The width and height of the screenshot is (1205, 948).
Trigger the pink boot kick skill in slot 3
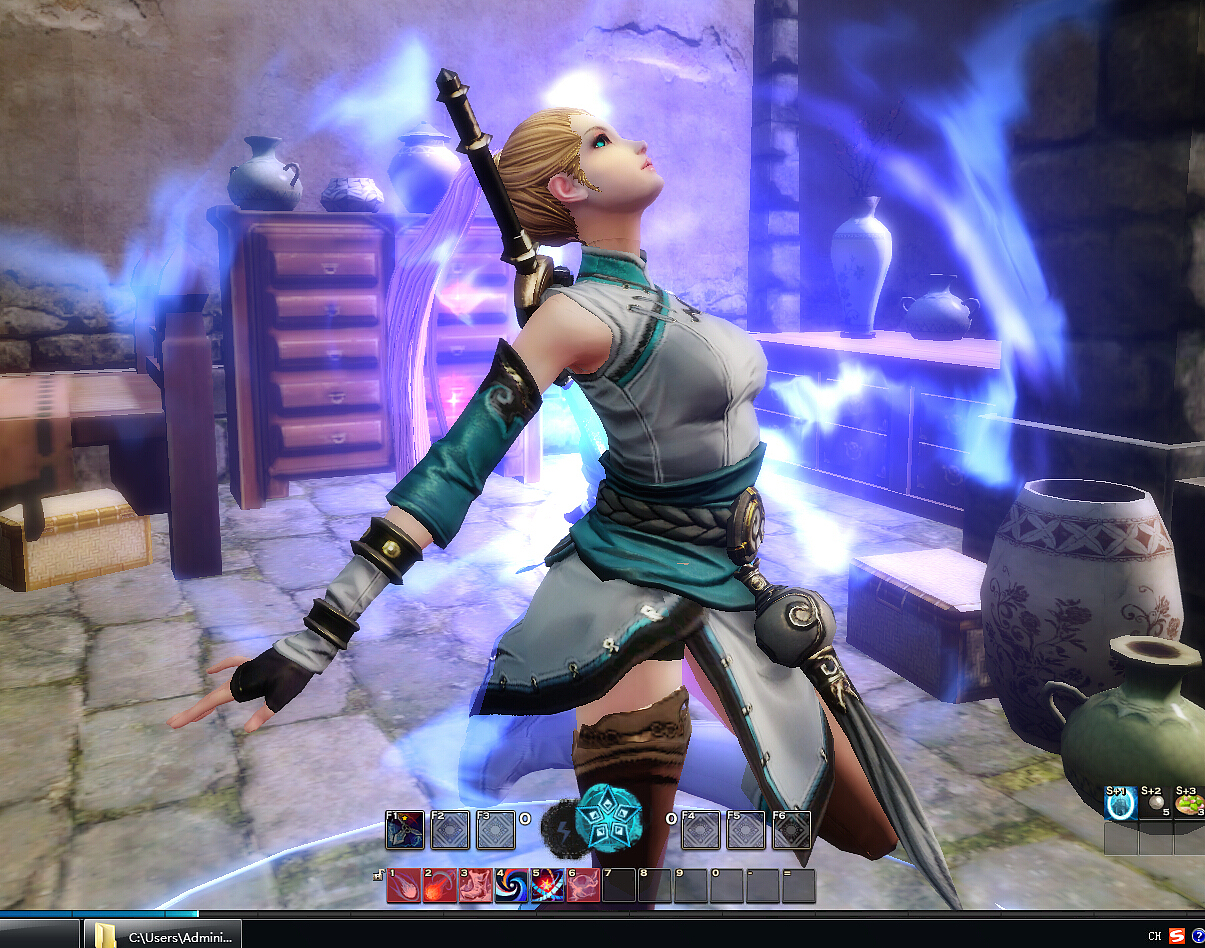click(x=475, y=886)
